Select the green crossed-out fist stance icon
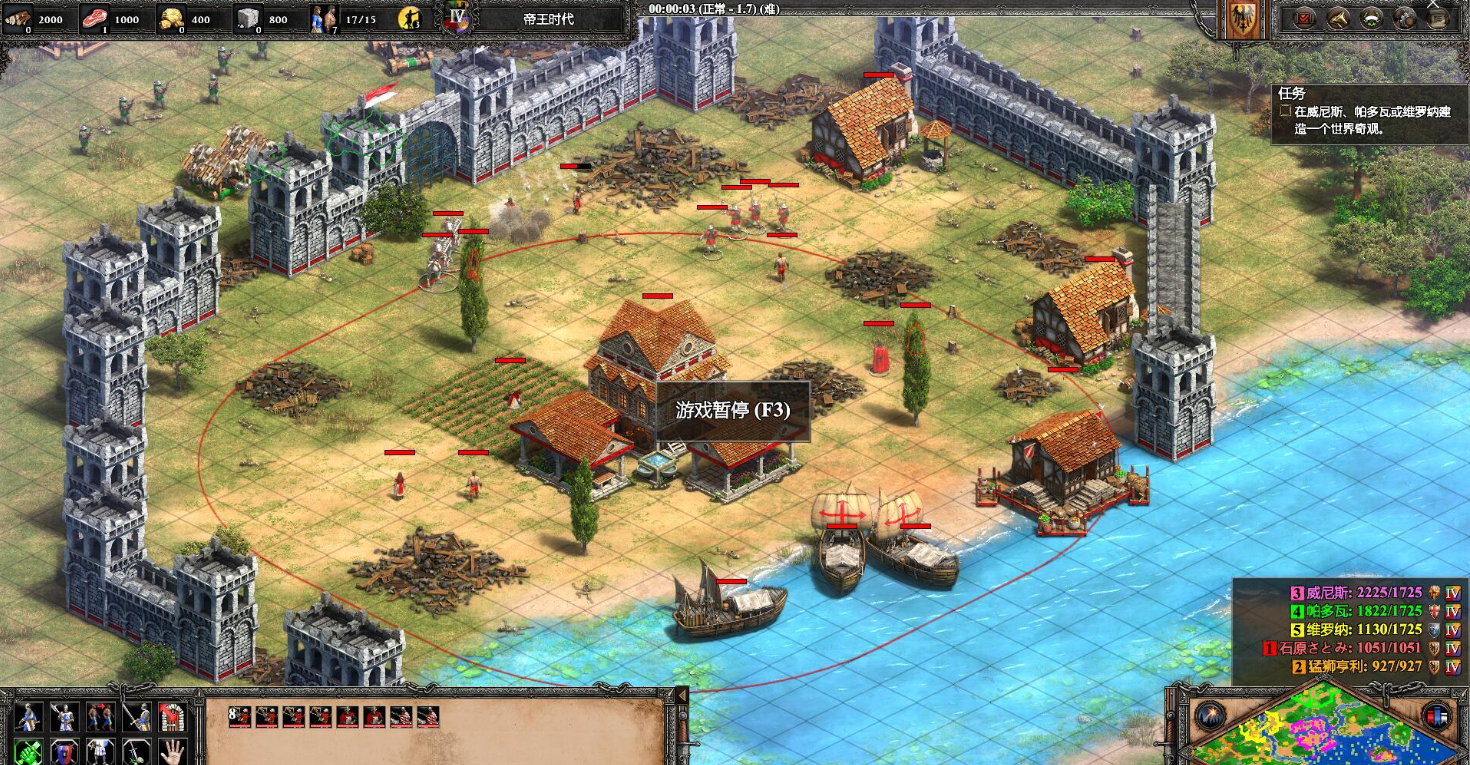 (x=27, y=750)
